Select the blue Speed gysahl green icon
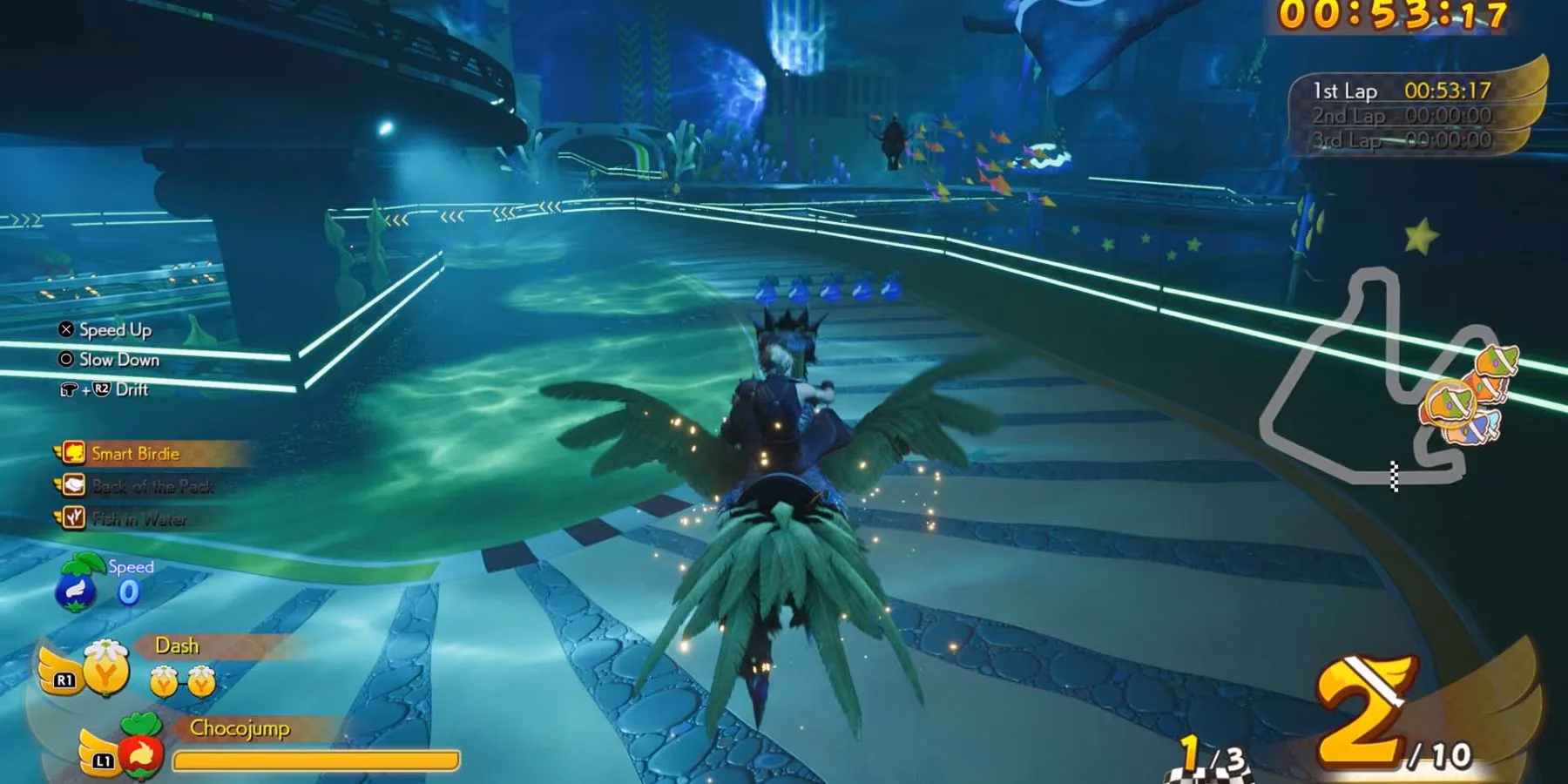This screenshot has width=1568, height=784. [75, 586]
